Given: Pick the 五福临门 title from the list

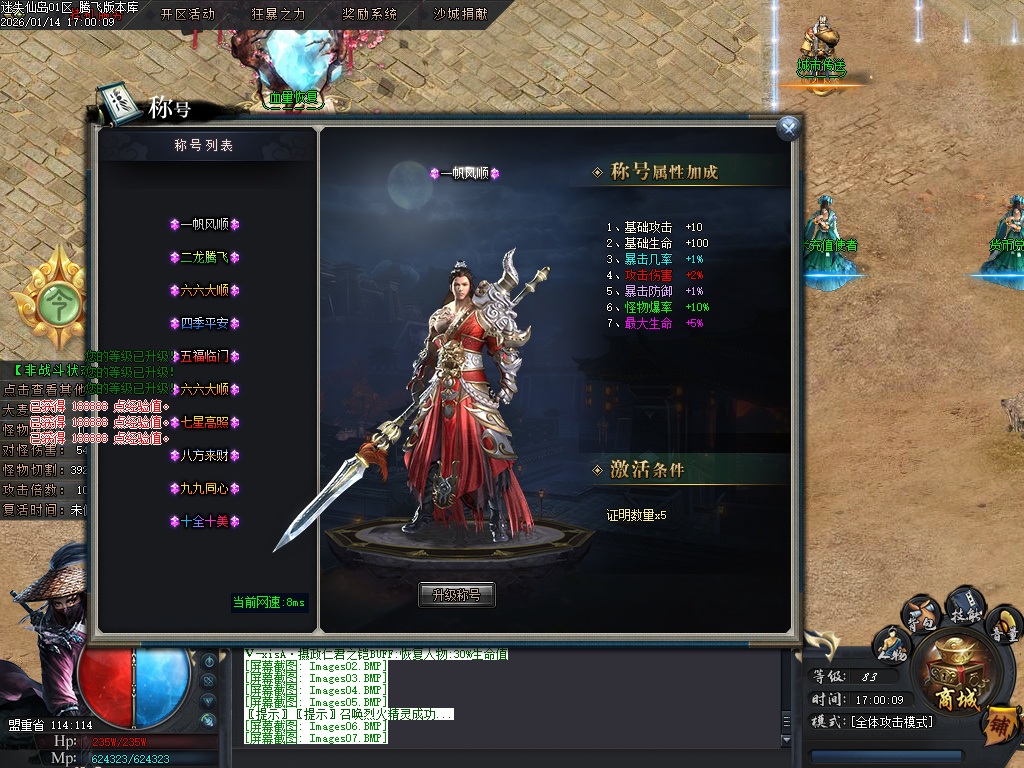Looking at the screenshot, I should pyautogui.click(x=204, y=356).
